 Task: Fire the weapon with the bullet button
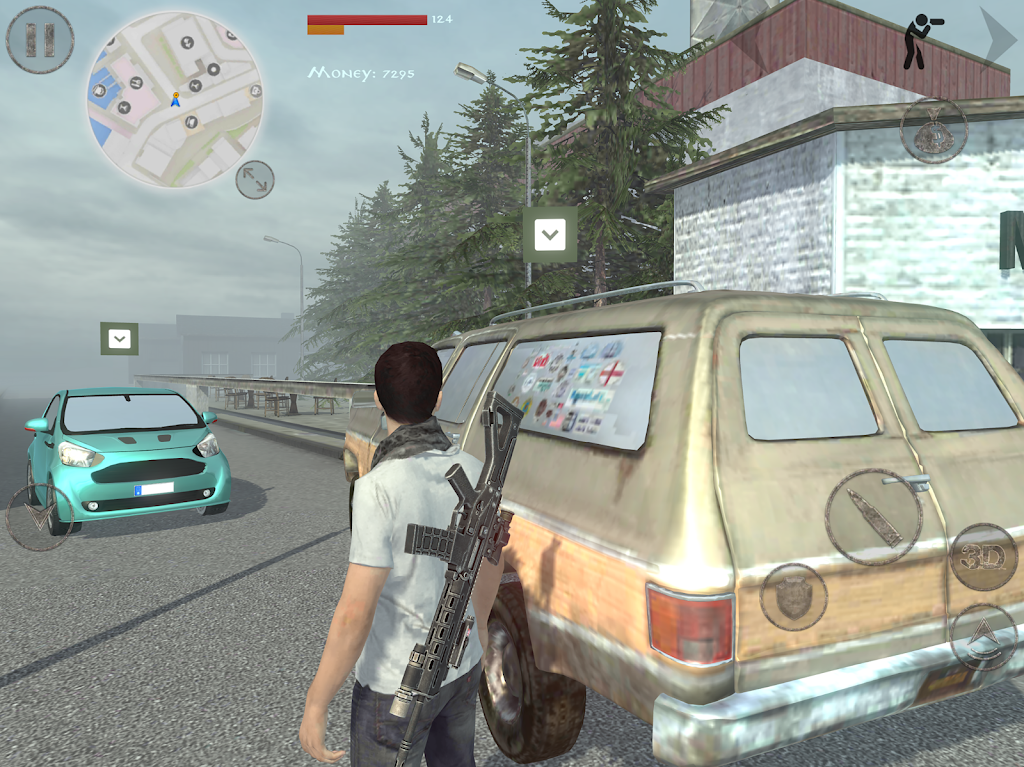tap(874, 516)
